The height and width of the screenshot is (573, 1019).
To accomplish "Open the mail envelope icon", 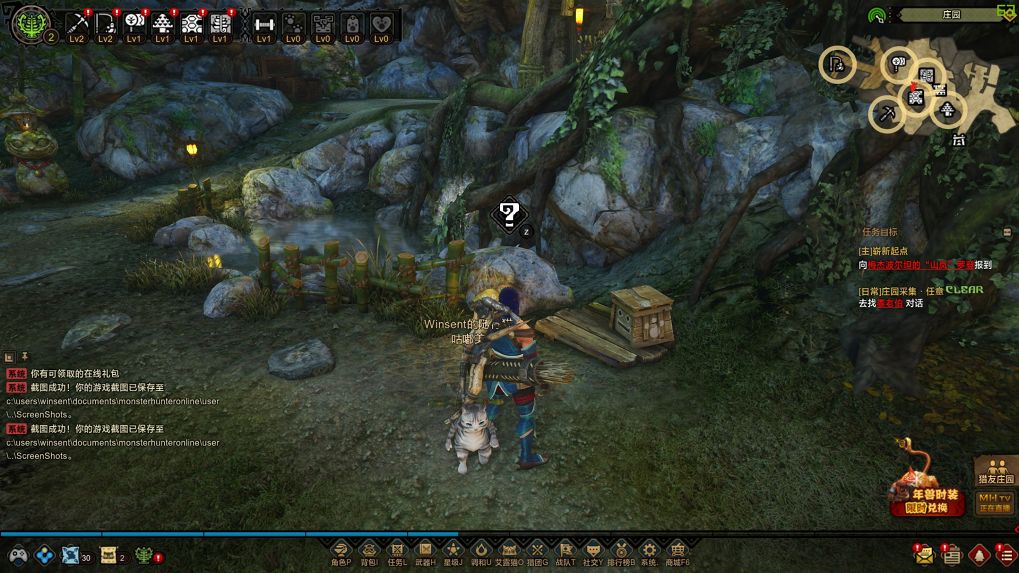I will (923, 554).
